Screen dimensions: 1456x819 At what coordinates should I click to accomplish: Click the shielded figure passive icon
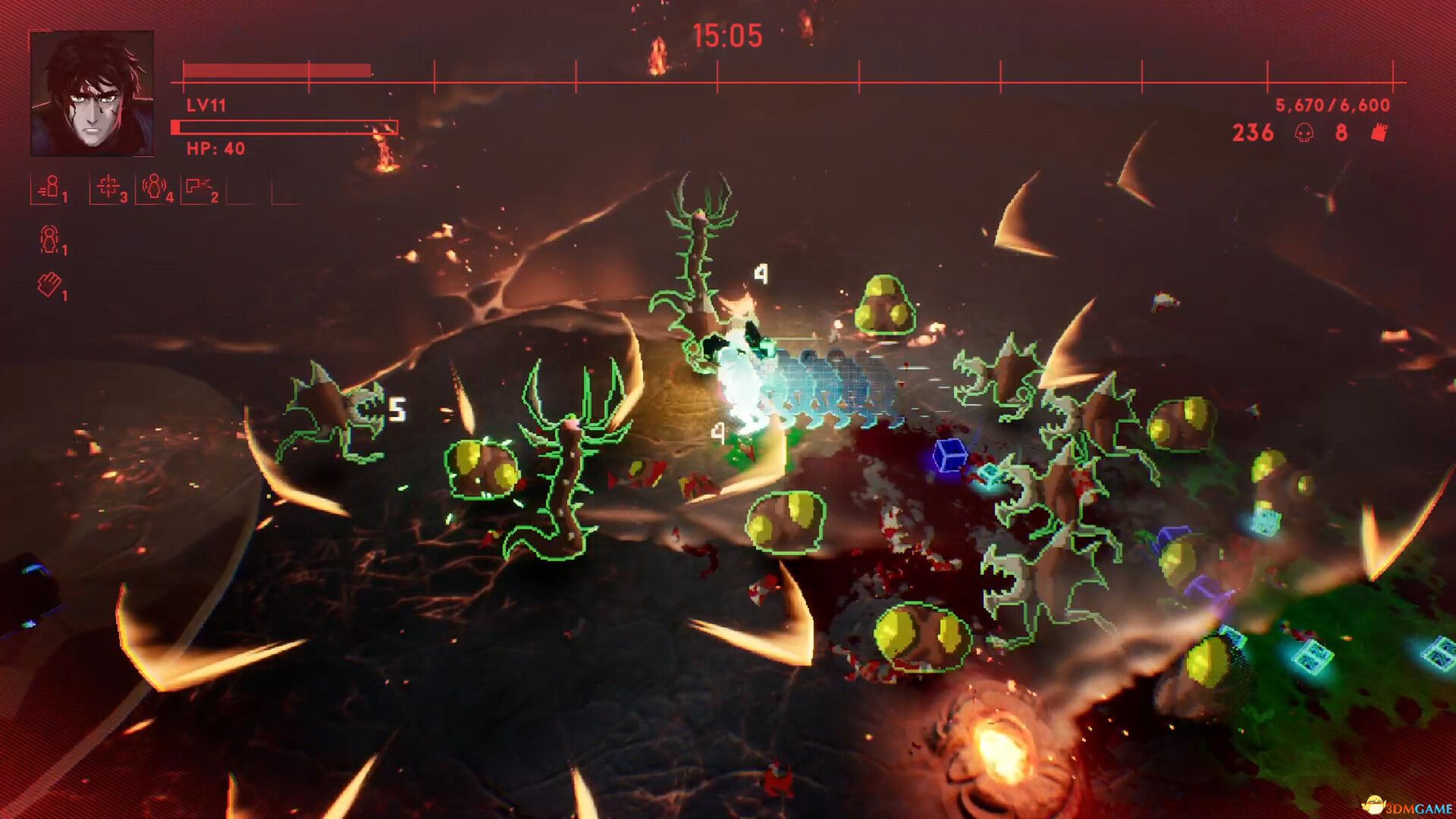[x=49, y=239]
